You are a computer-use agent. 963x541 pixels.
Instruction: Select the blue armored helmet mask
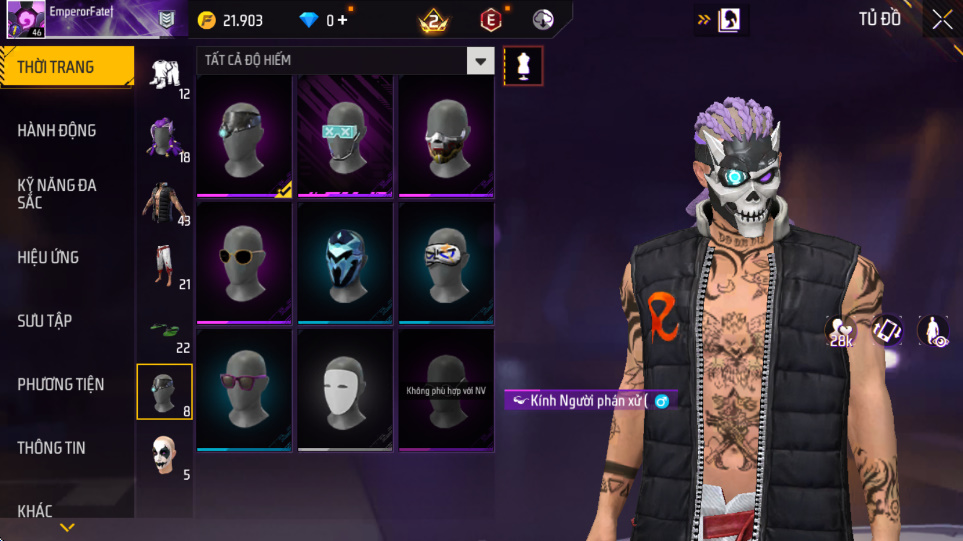point(345,263)
